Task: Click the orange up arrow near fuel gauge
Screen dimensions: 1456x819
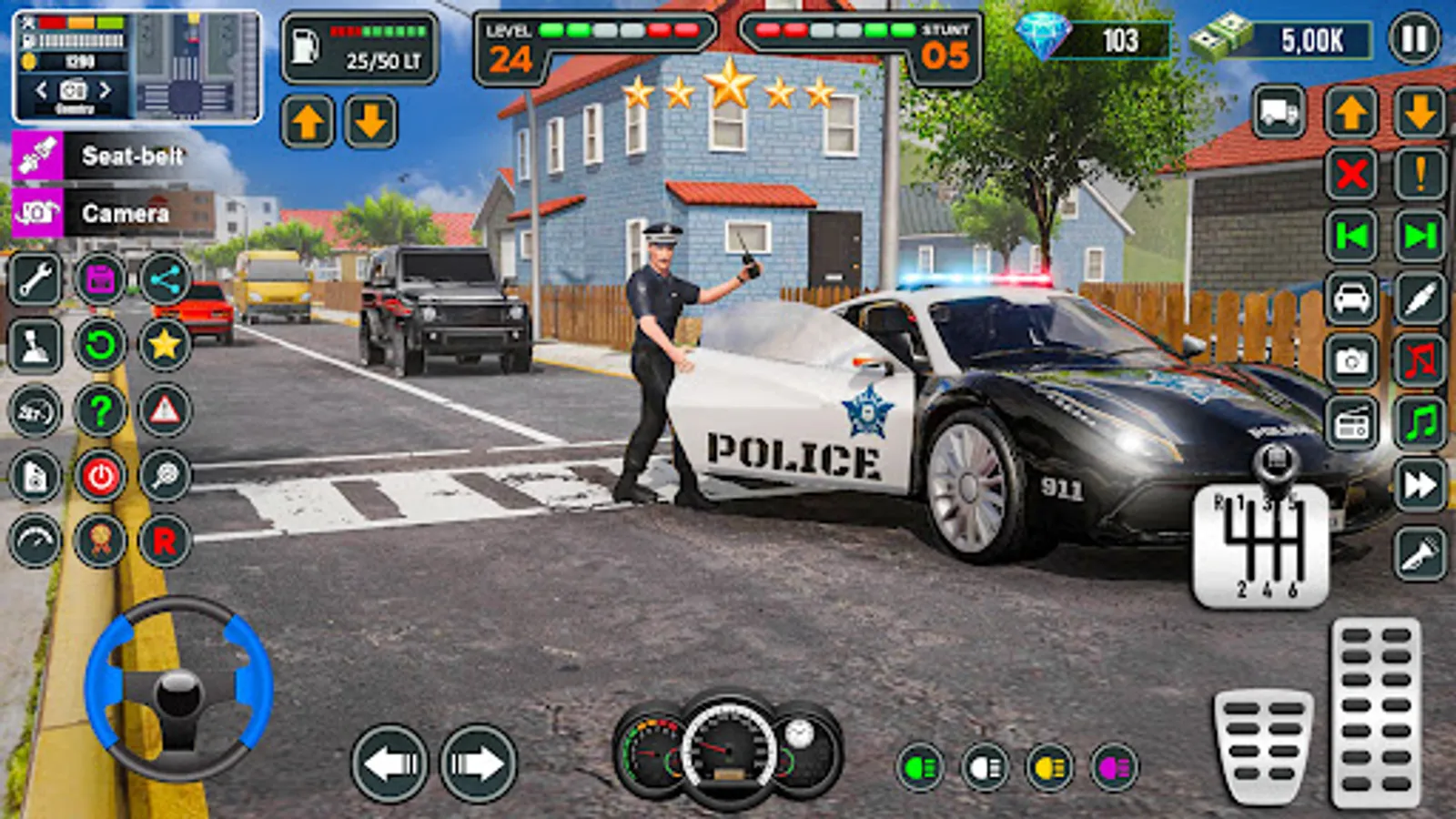Action: tap(310, 121)
